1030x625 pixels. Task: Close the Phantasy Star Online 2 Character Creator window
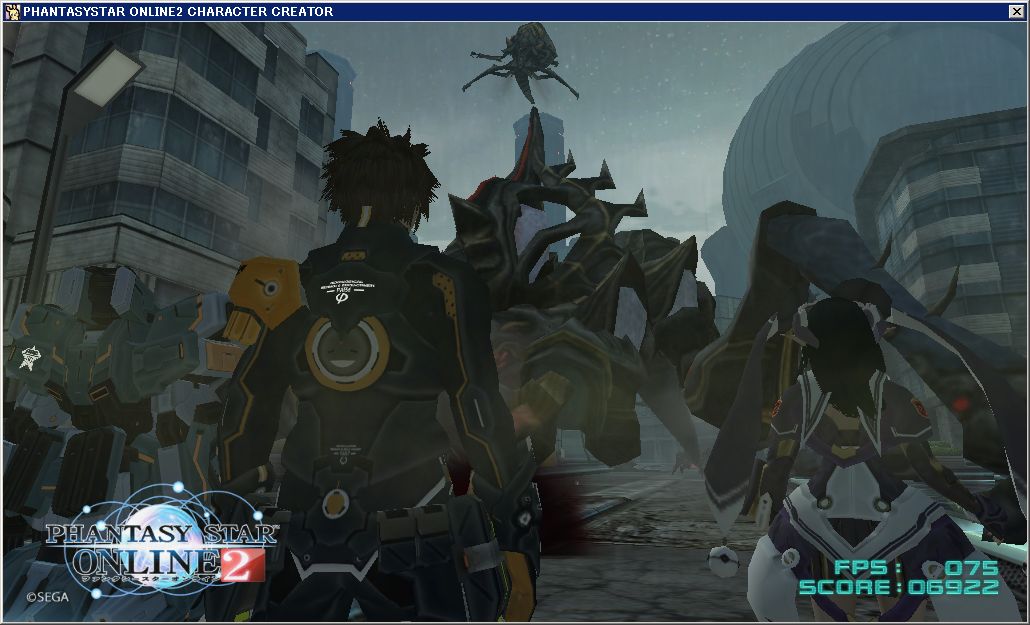tap(1016, 12)
